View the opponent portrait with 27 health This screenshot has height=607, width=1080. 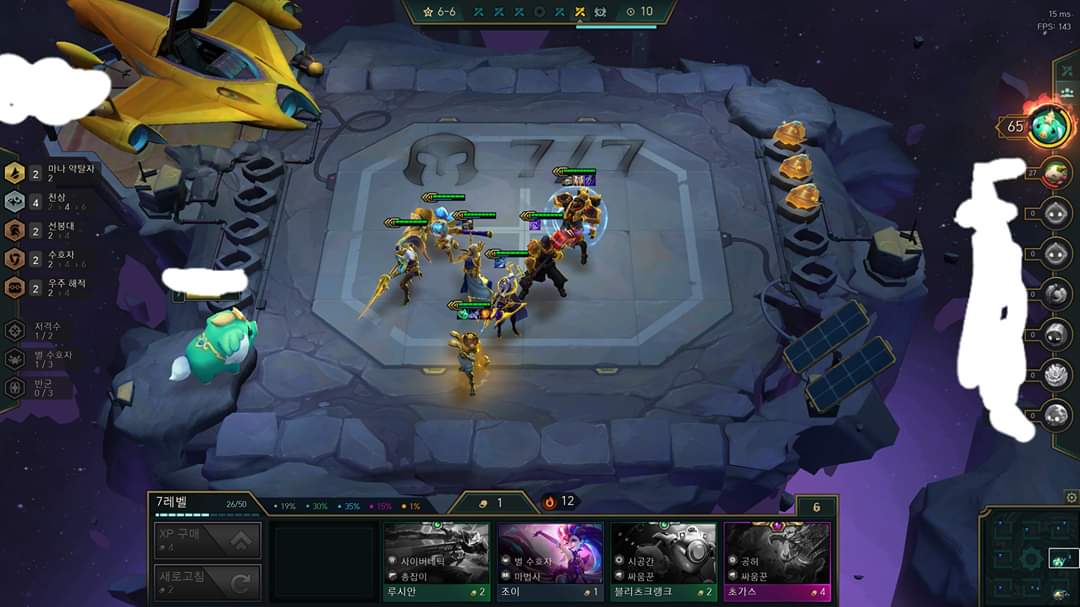tap(1055, 172)
